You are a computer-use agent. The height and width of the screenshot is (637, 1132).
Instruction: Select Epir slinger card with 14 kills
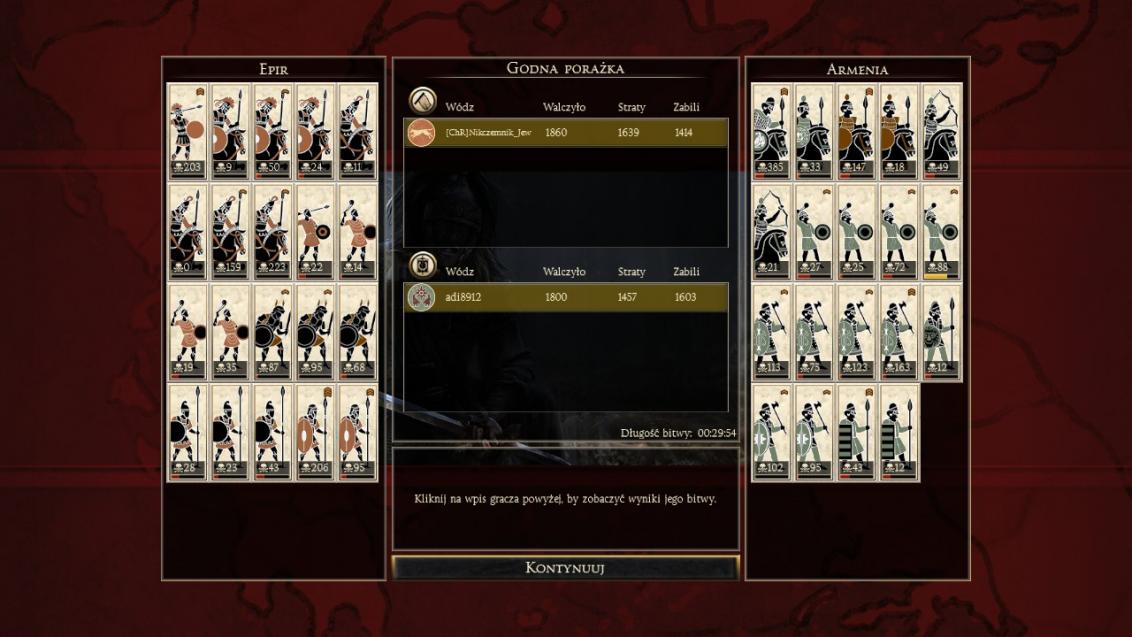coord(358,231)
